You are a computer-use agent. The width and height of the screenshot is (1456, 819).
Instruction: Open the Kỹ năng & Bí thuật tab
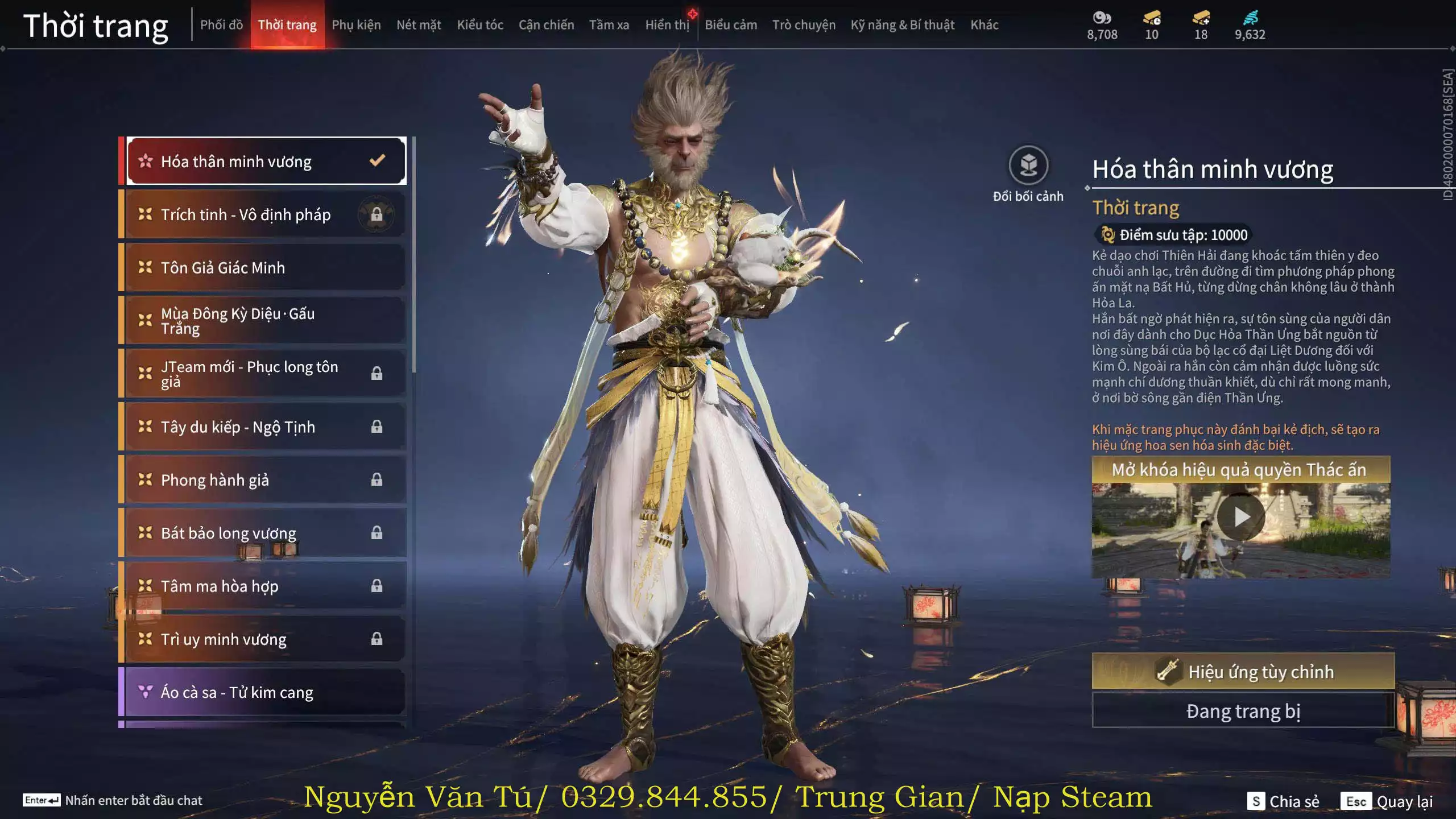[x=902, y=25]
